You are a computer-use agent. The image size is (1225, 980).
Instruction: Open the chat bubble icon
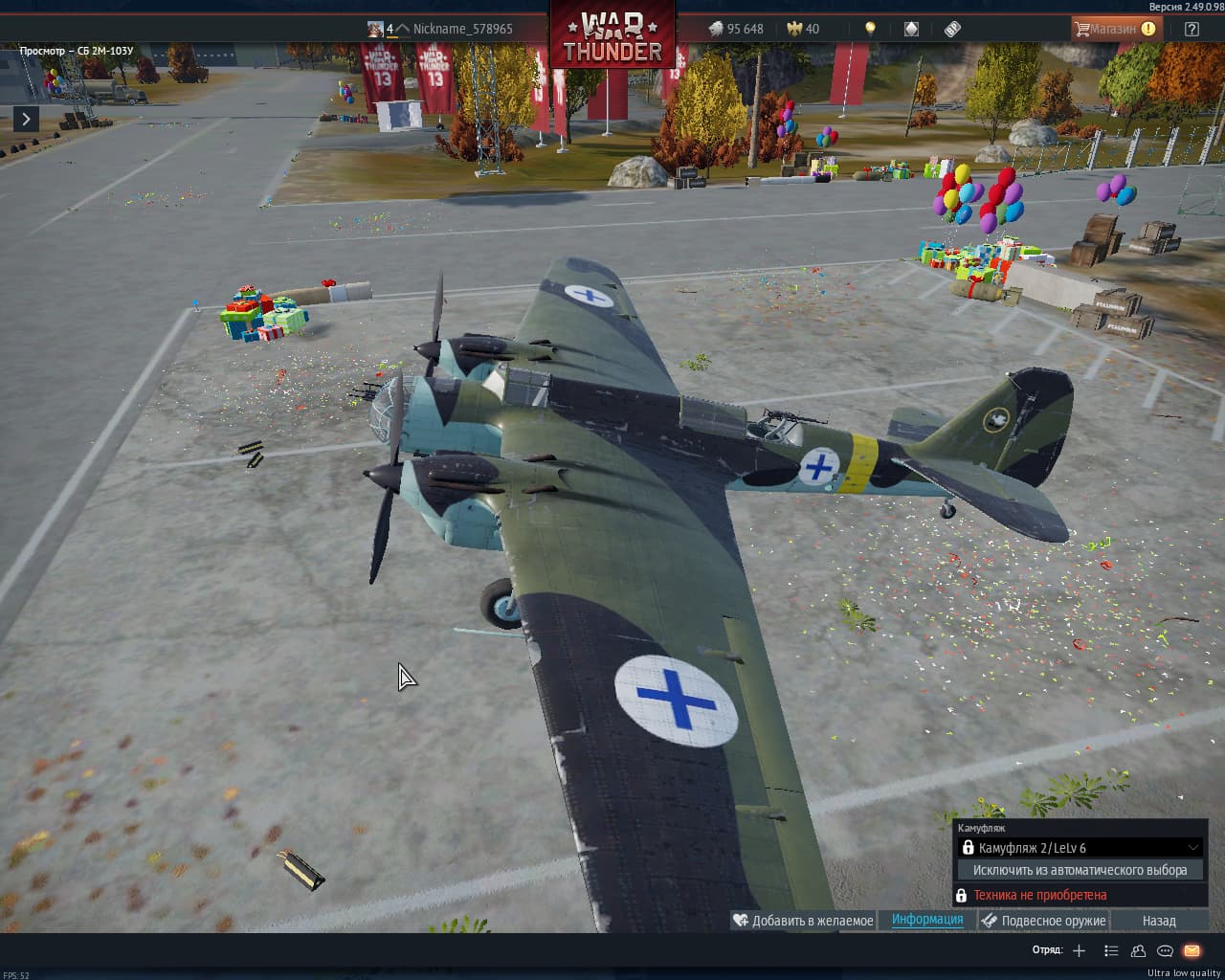click(1165, 950)
